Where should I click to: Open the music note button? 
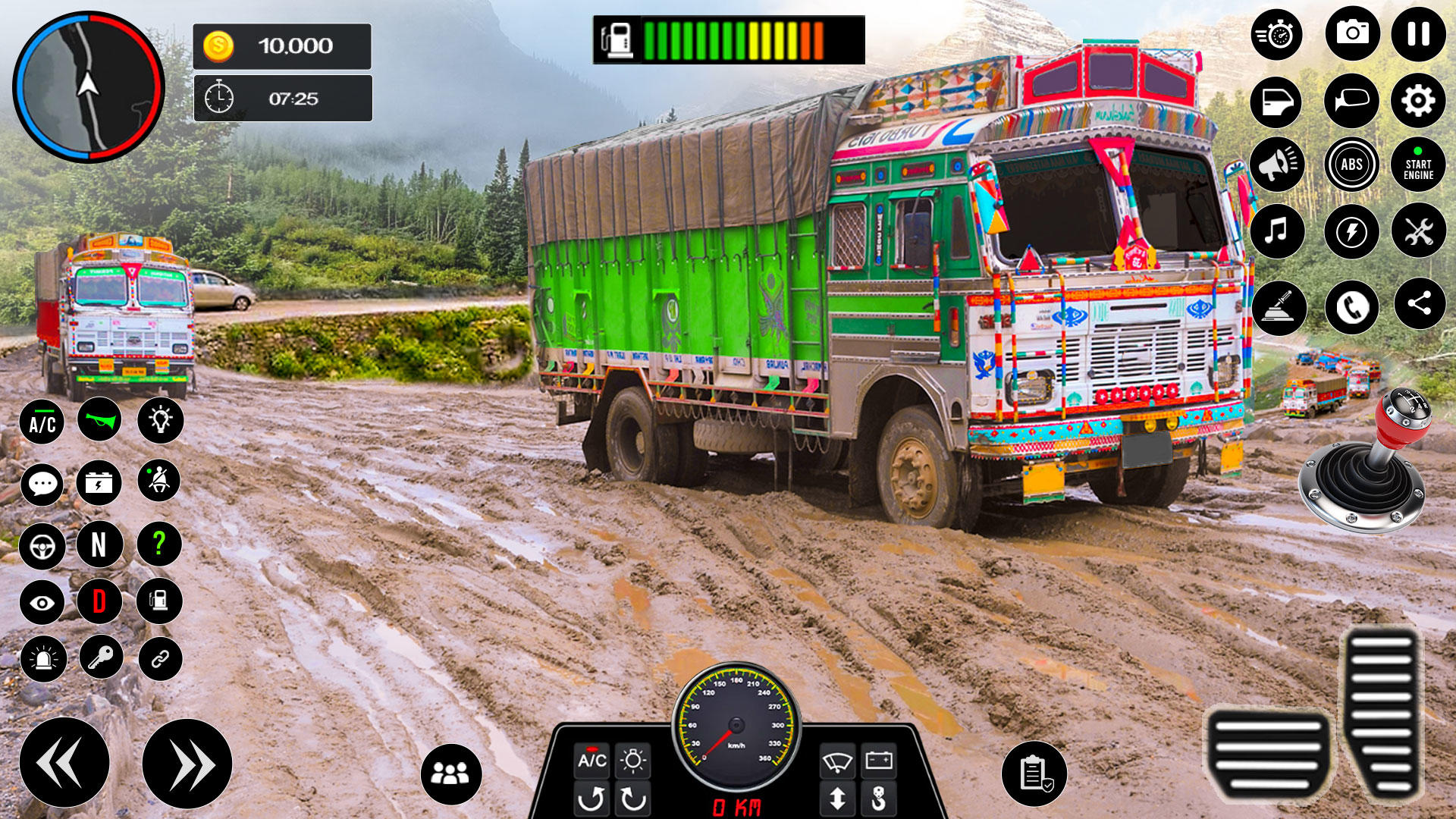coord(1277,231)
